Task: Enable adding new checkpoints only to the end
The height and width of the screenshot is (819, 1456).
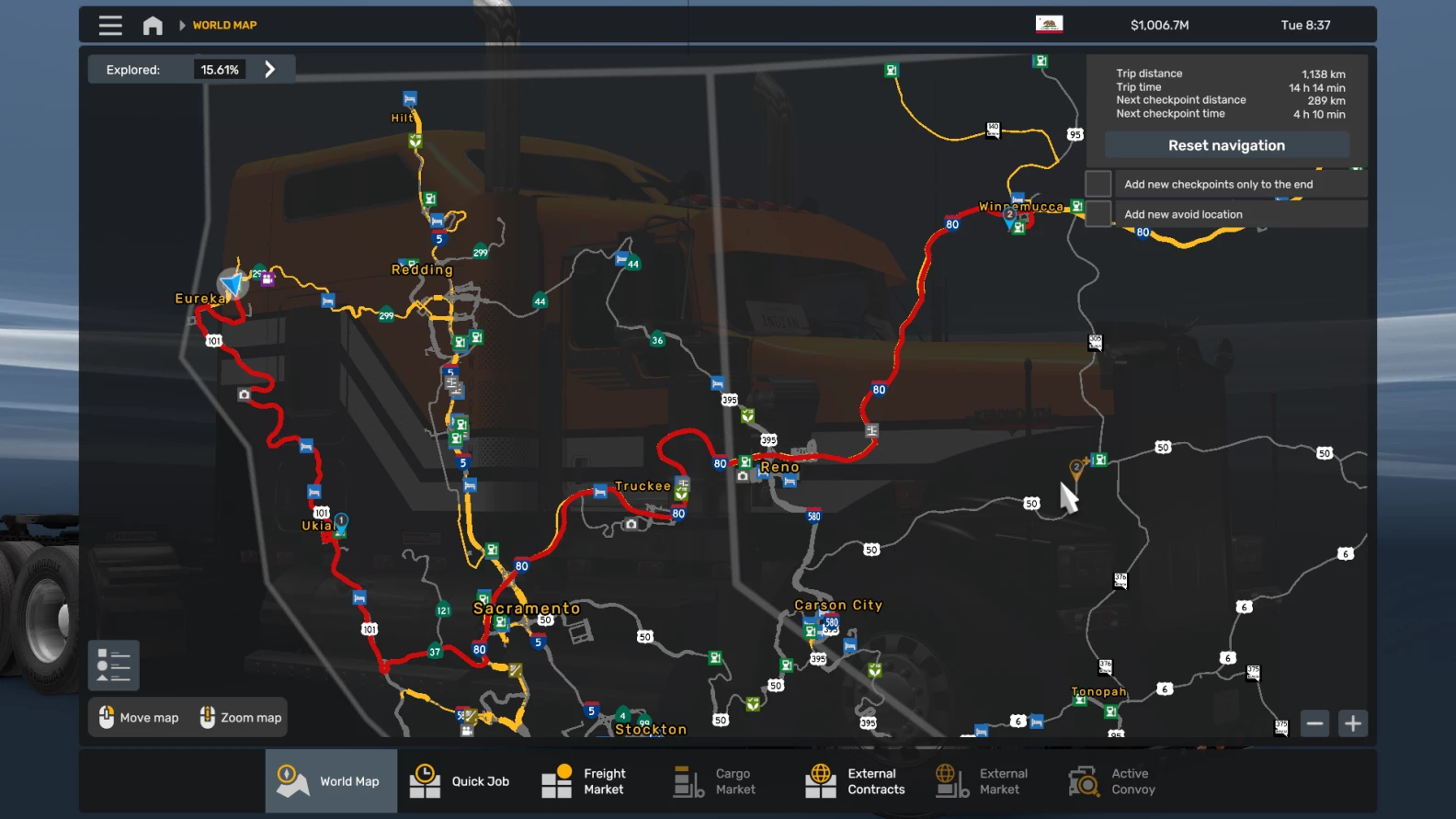Action: pyautogui.click(x=1098, y=183)
